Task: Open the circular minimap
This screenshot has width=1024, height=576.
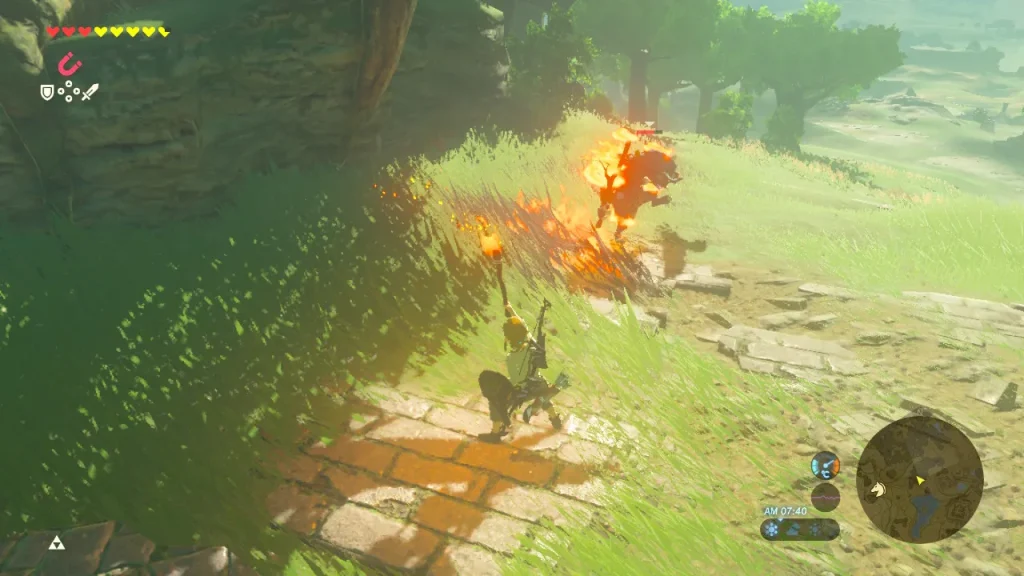Action: click(919, 479)
